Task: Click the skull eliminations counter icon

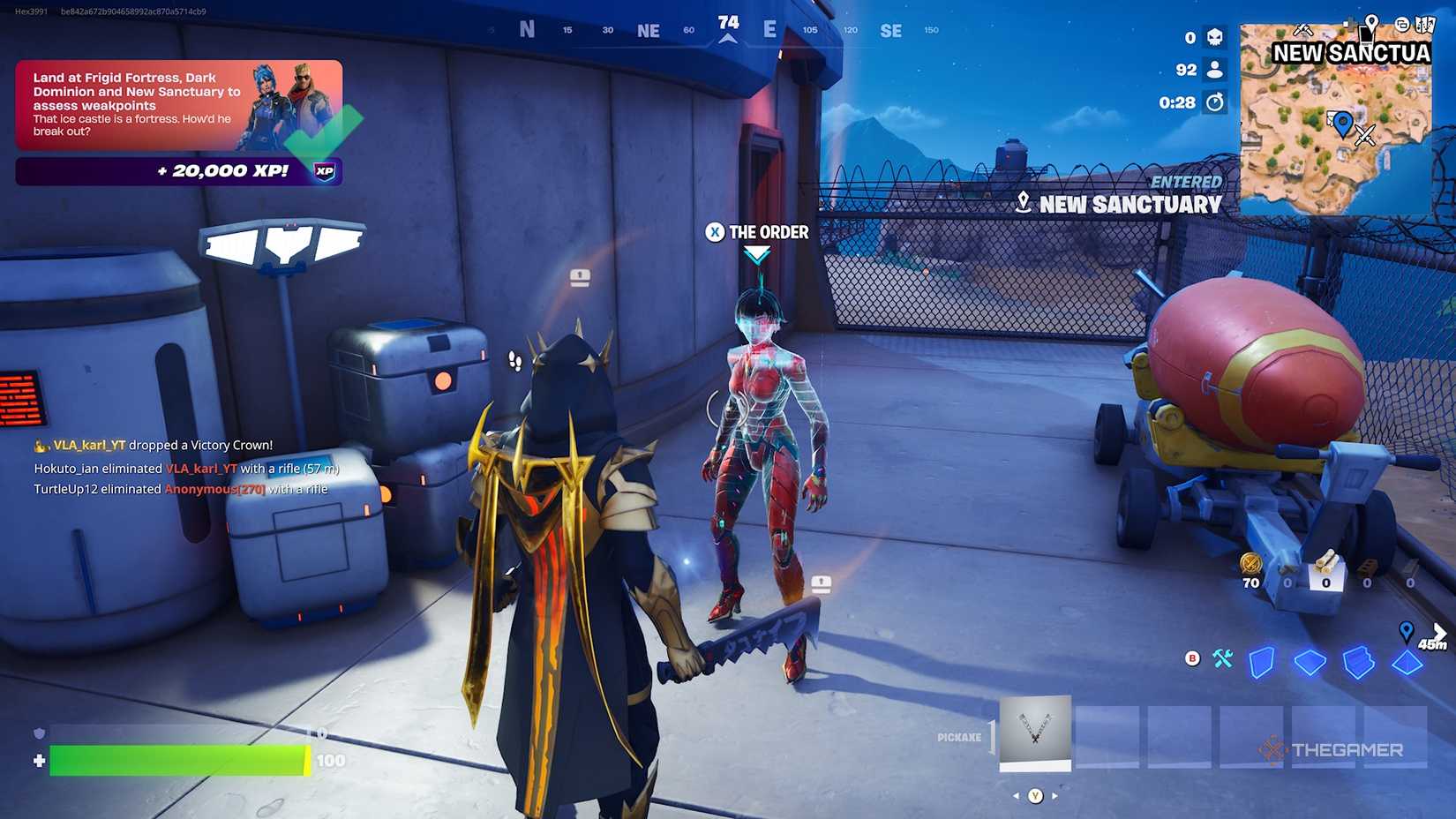Action: click(1214, 39)
